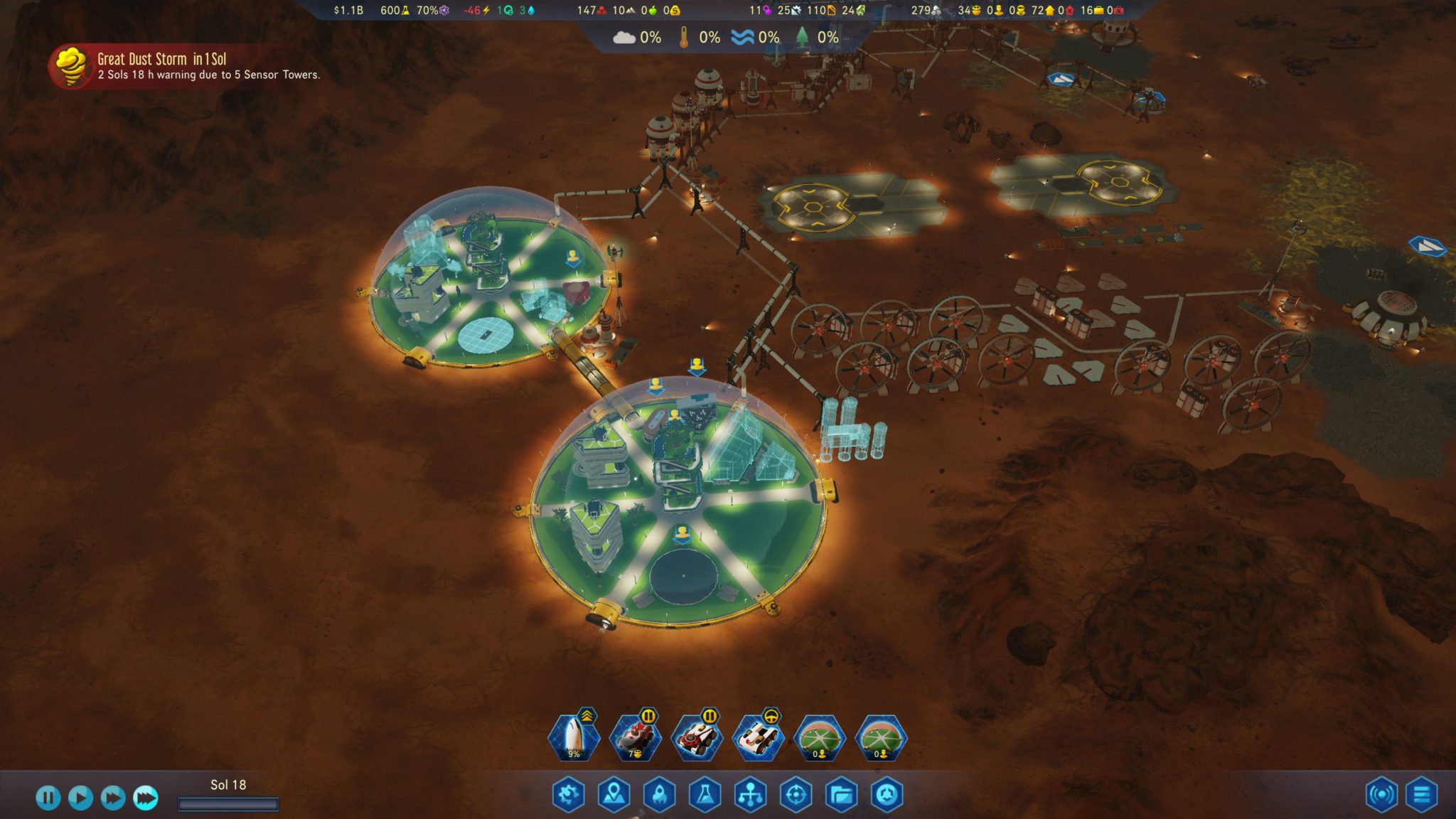The image size is (1456, 819).
Task: Open the hierarchy tree icon
Action: point(750,795)
